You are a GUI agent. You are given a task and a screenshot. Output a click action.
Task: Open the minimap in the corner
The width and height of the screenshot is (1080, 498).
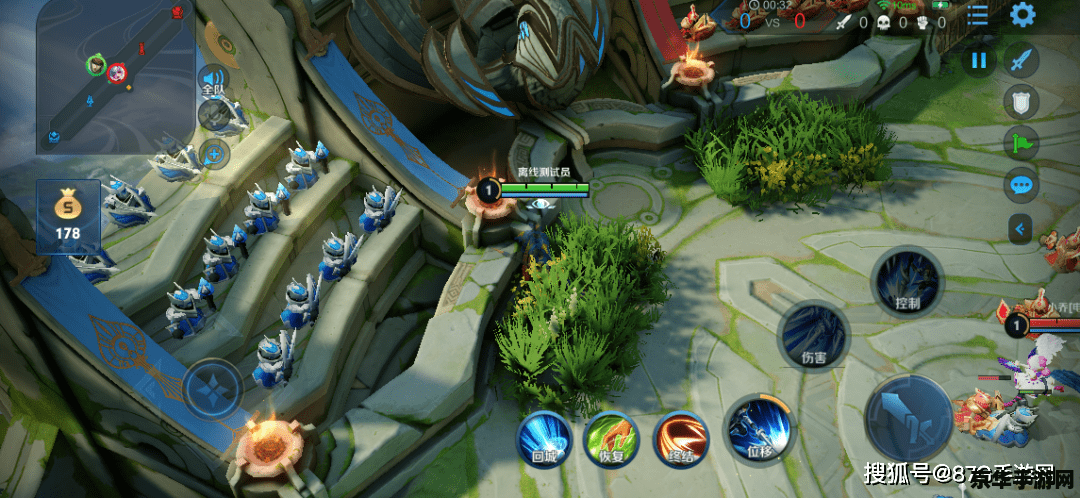point(116,78)
